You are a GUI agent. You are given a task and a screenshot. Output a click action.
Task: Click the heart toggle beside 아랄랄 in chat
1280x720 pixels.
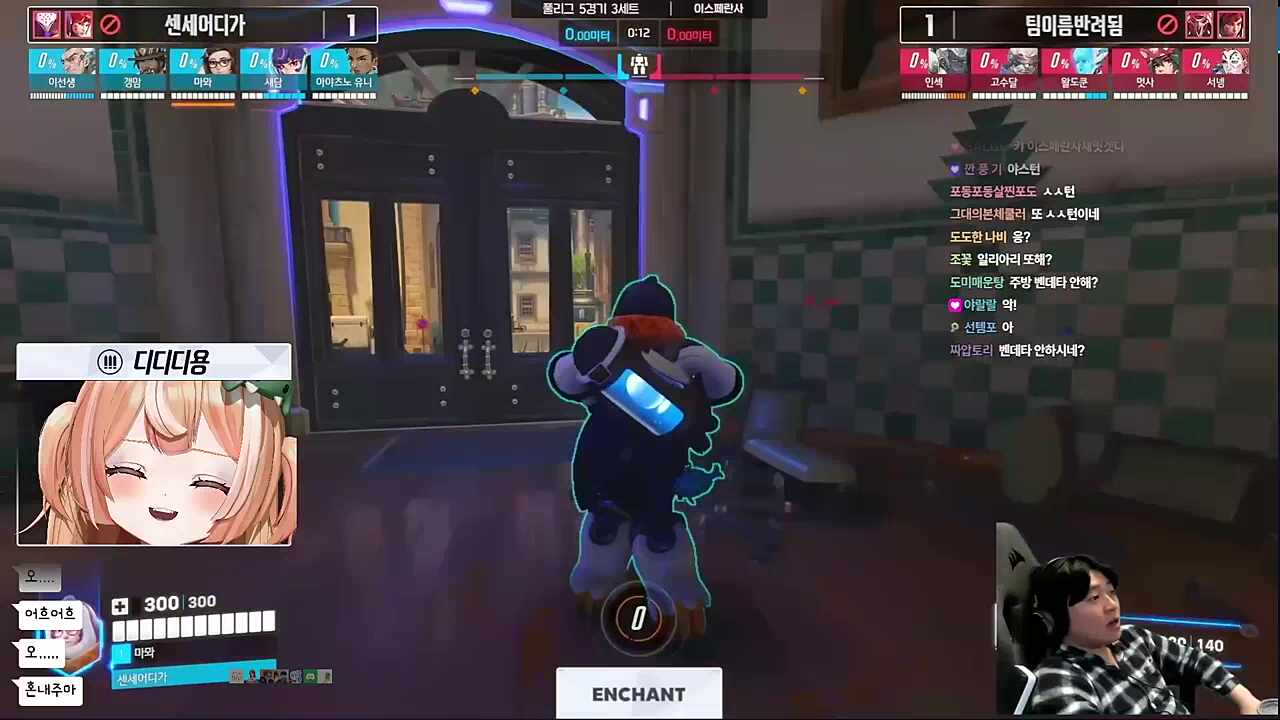[955, 304]
